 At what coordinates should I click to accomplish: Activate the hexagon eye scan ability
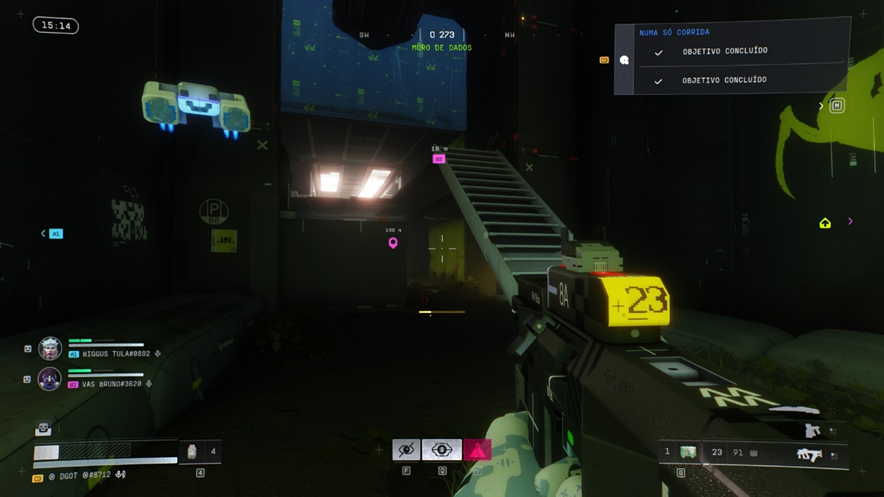point(442,450)
